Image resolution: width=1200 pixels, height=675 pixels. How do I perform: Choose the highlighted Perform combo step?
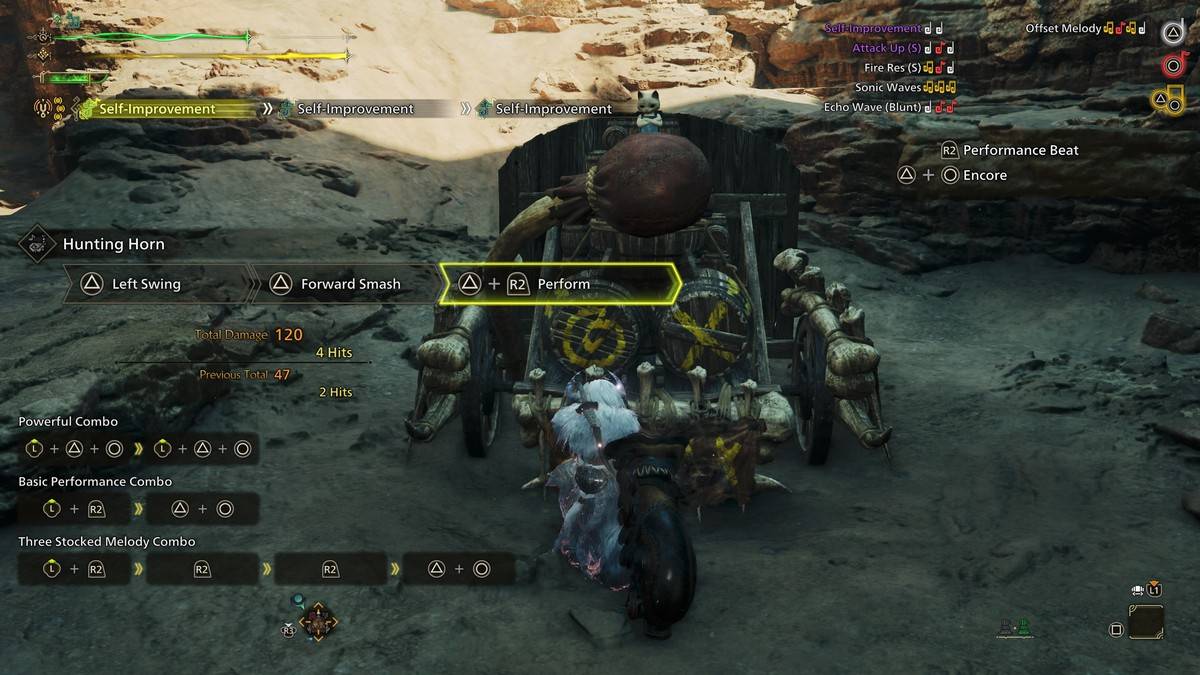point(560,284)
